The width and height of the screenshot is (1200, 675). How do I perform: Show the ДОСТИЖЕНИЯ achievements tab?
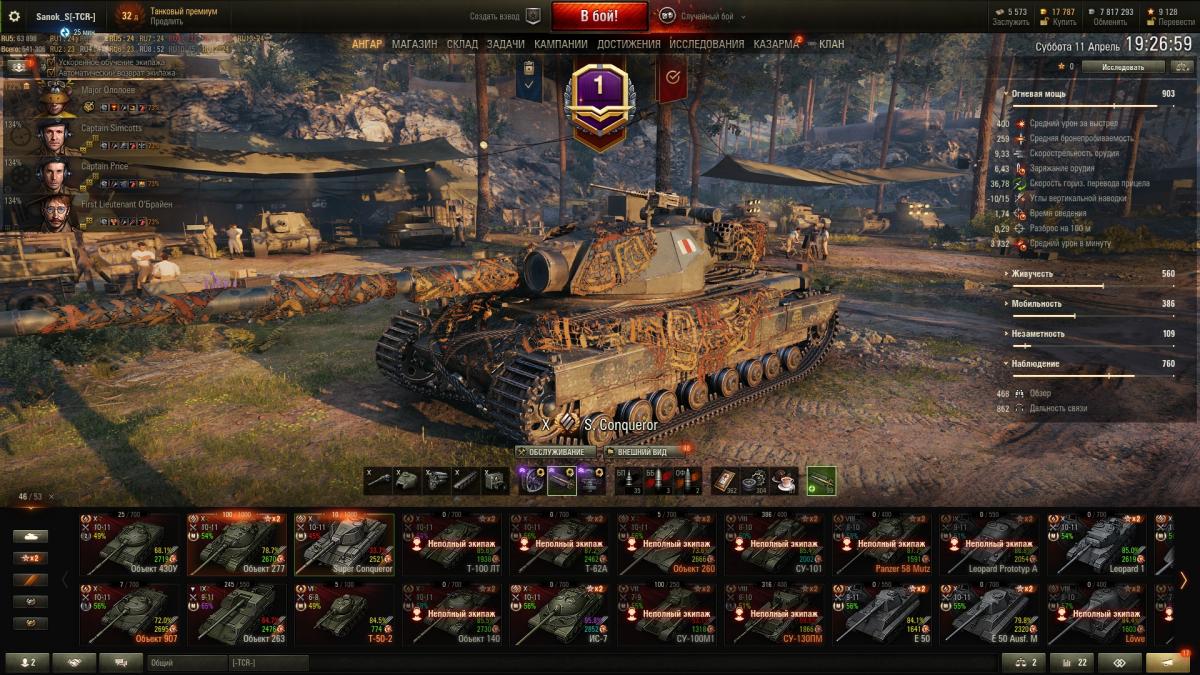pyautogui.click(x=629, y=44)
